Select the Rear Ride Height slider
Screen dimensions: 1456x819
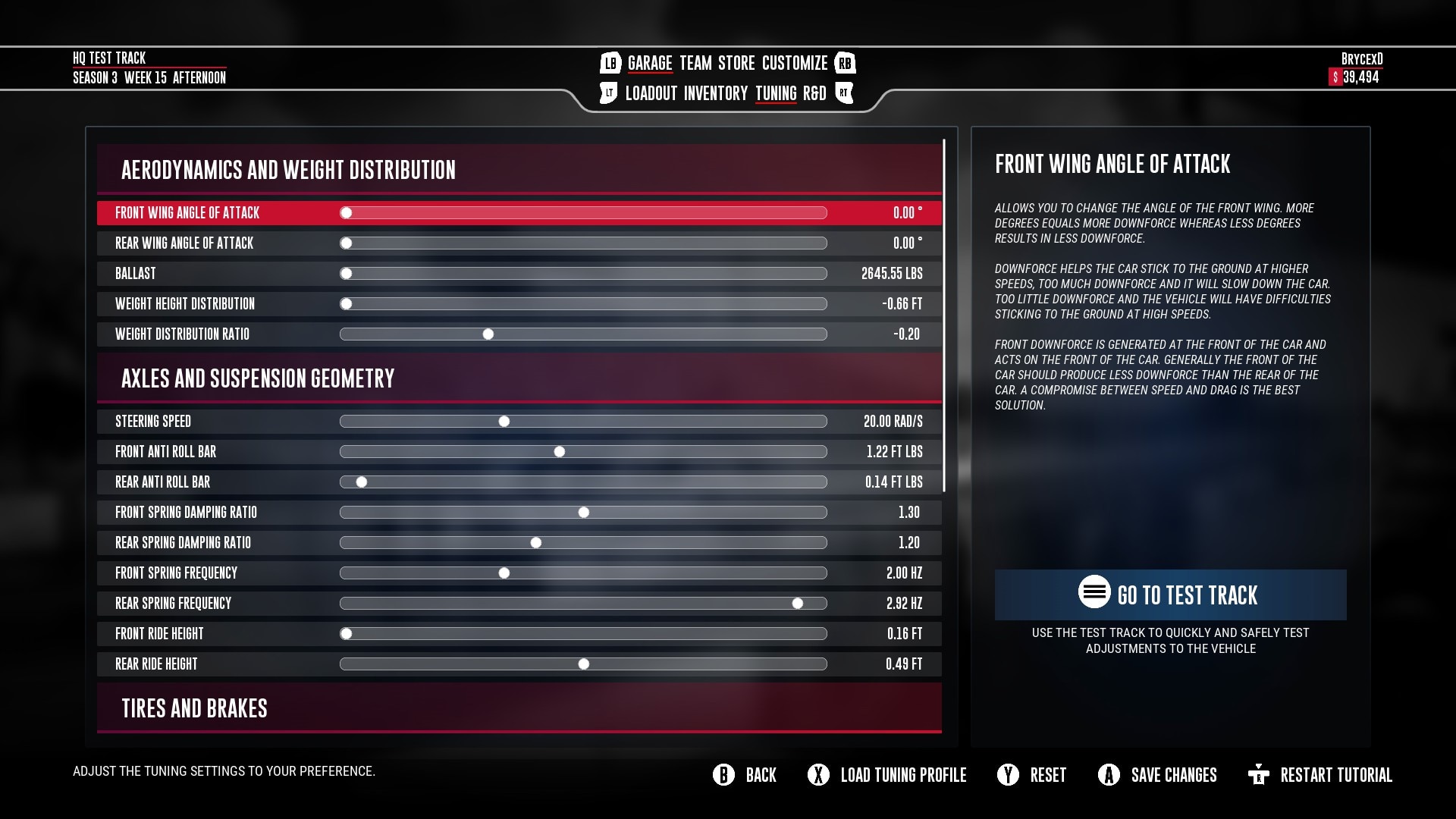(x=584, y=664)
